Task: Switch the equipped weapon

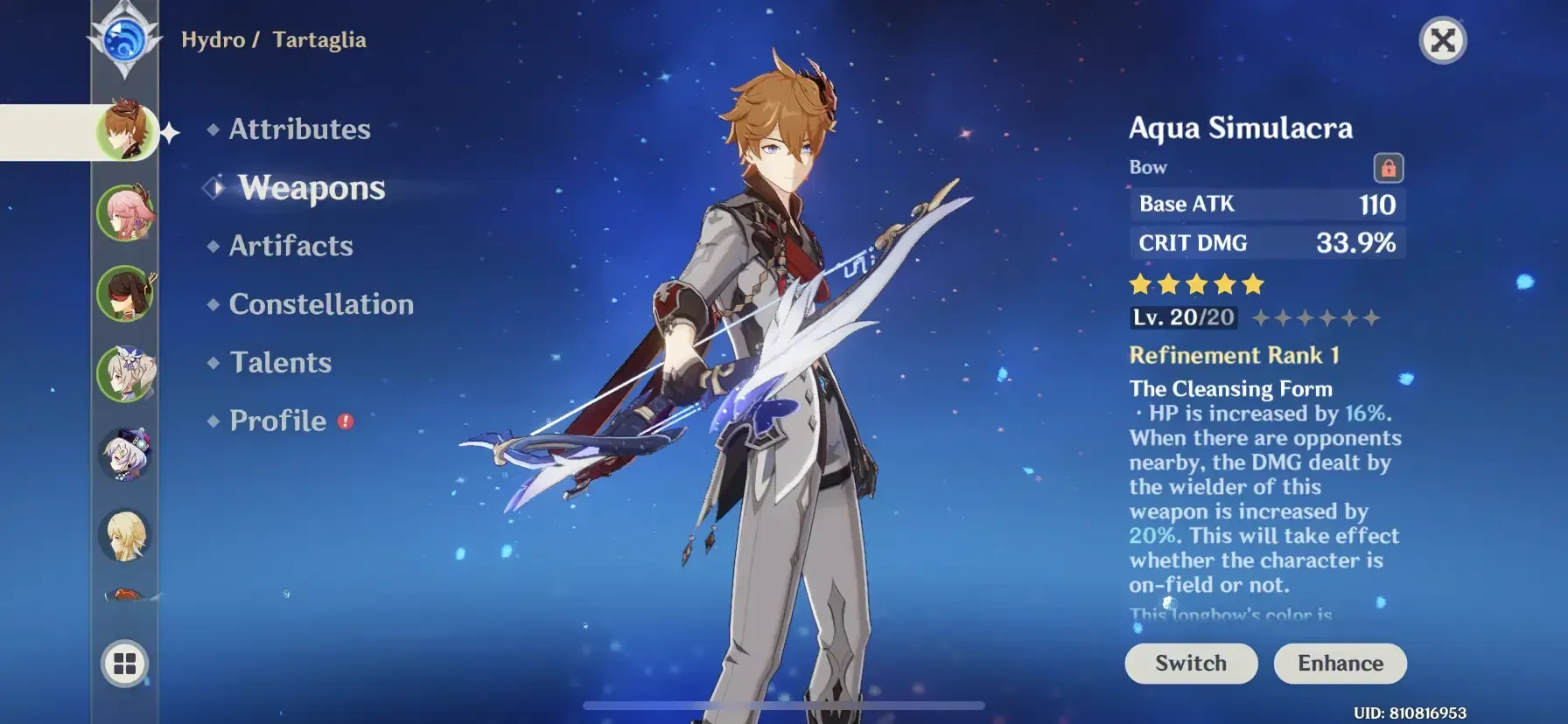Action: pos(1190,664)
